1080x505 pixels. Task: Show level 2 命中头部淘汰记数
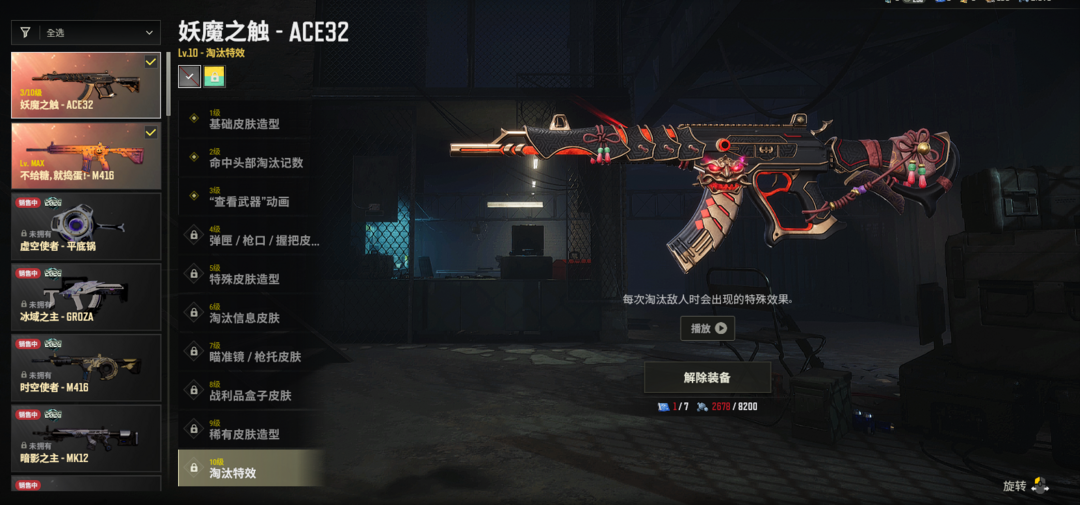pos(251,158)
